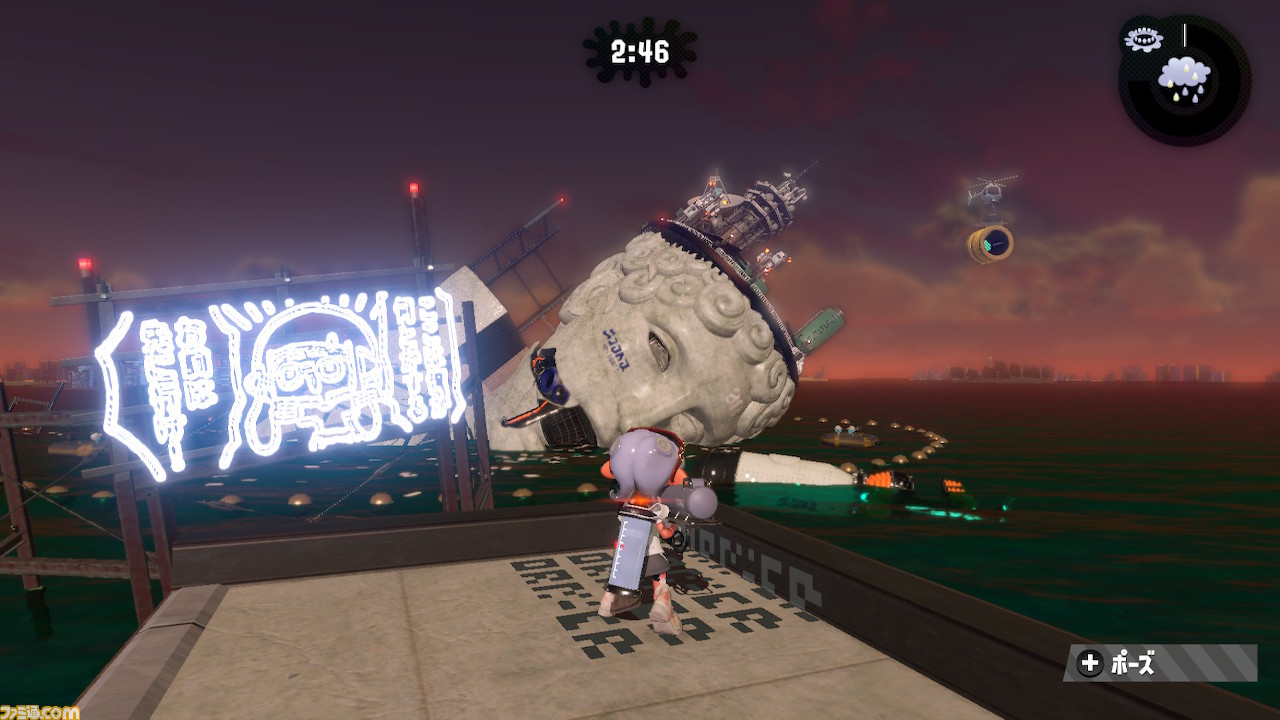Toggle the white gauge tick marker at twelve o'clock
Screen dimensions: 1280x720
coord(1184,32)
